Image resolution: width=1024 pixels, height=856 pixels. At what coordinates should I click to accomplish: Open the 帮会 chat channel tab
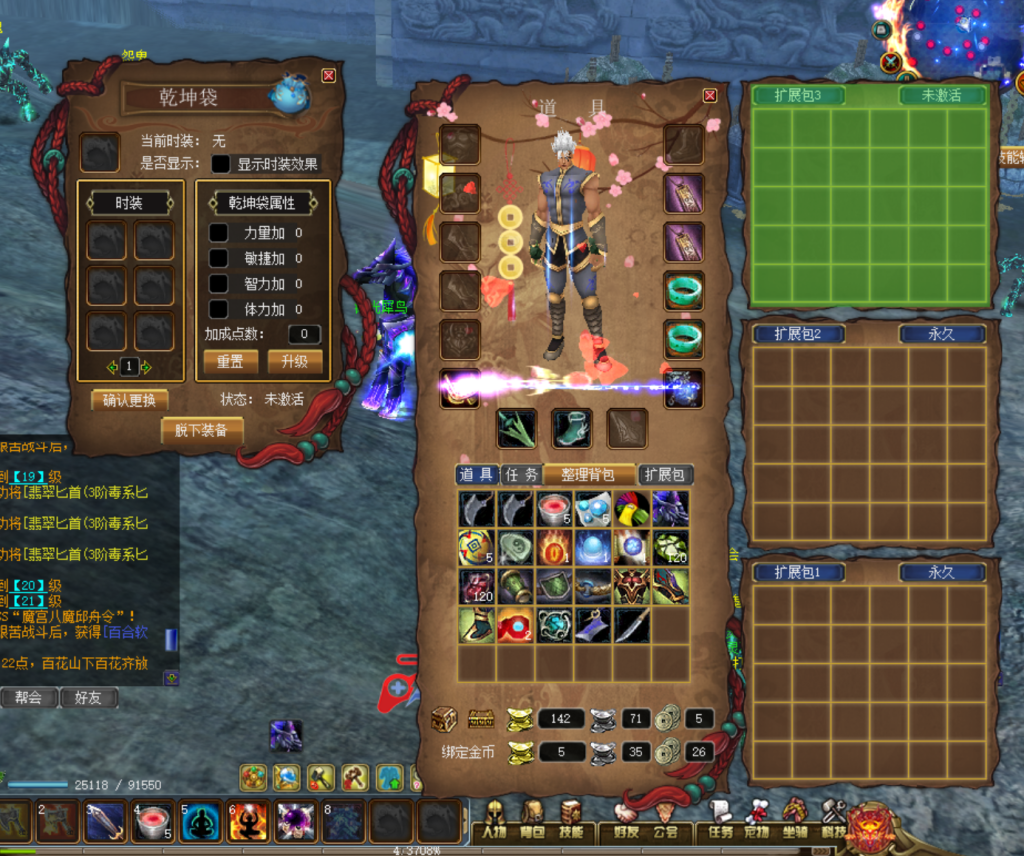click(x=28, y=698)
